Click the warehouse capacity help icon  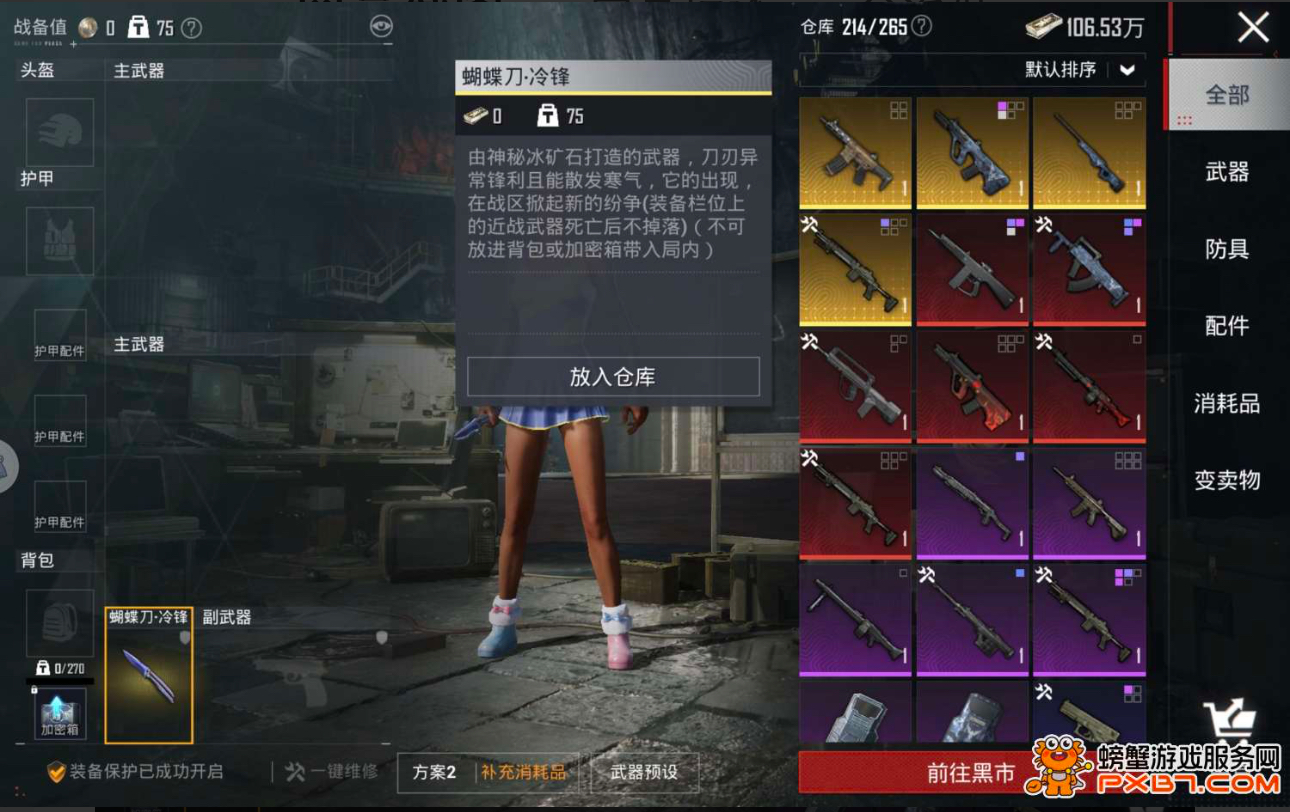[922, 27]
